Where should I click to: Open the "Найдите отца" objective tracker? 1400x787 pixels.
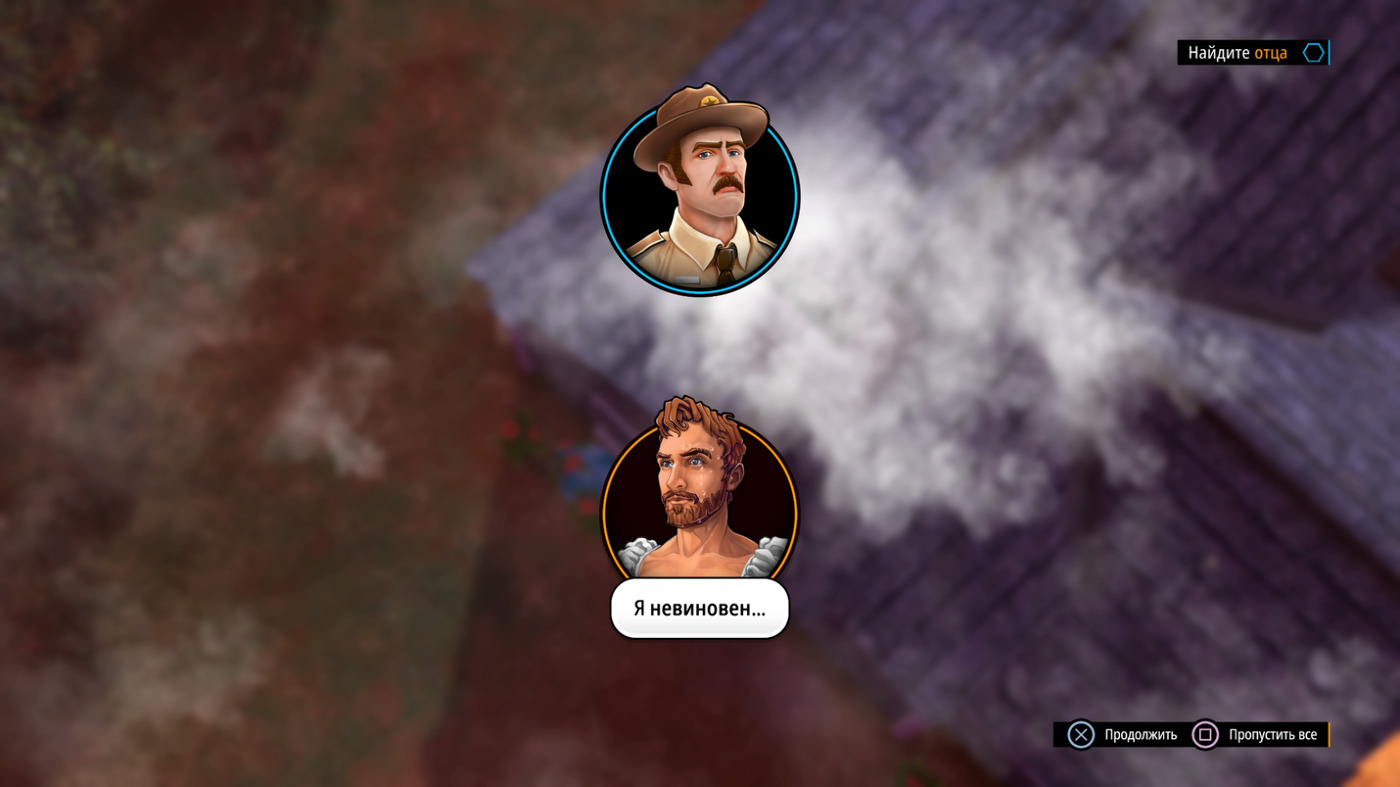pos(1252,53)
